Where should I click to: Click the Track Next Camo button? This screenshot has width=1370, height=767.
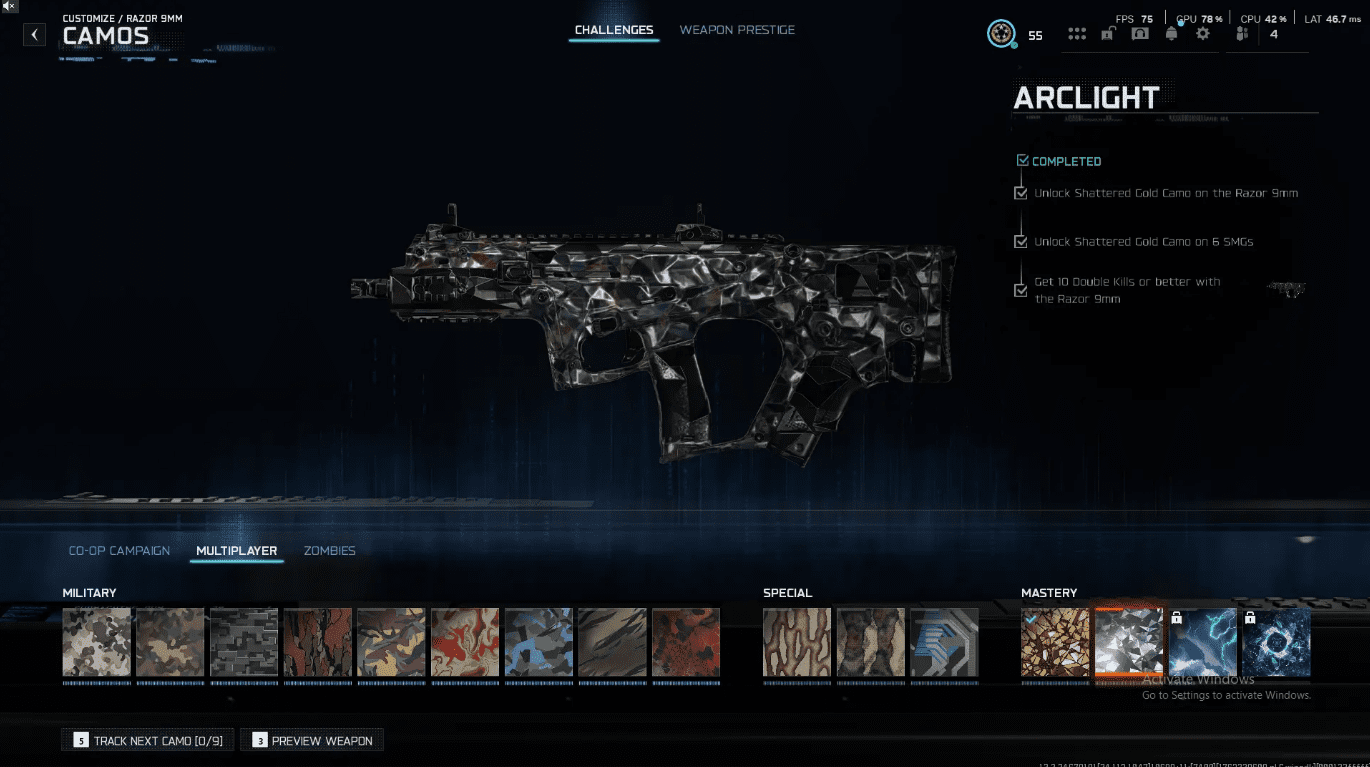(x=148, y=741)
